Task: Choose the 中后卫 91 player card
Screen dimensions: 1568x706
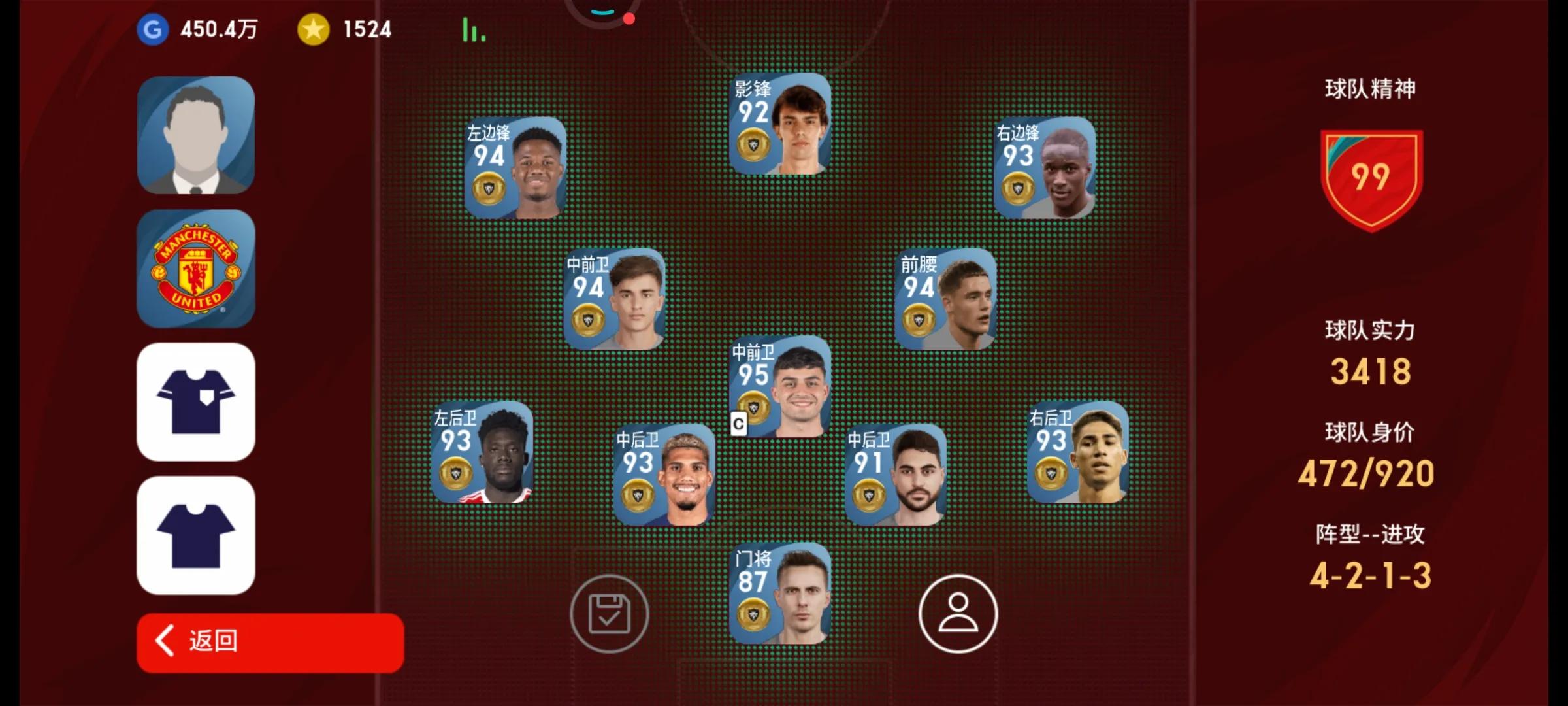Action: click(896, 475)
